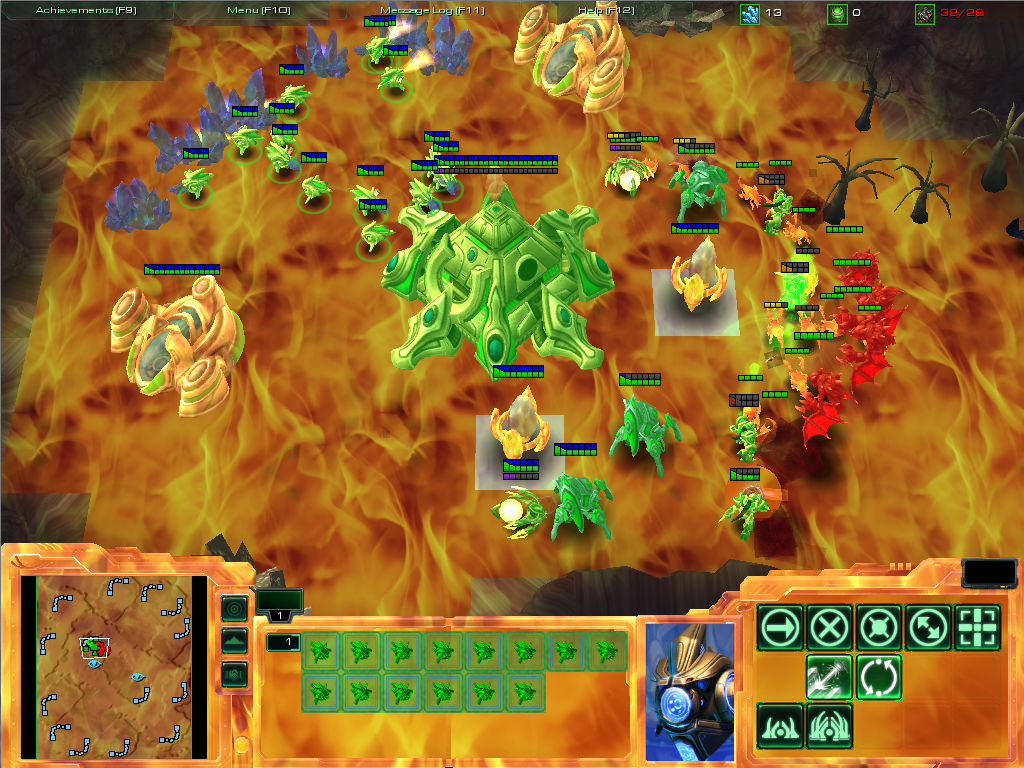
Task: Click the Return Cargo button
Action: click(879, 677)
